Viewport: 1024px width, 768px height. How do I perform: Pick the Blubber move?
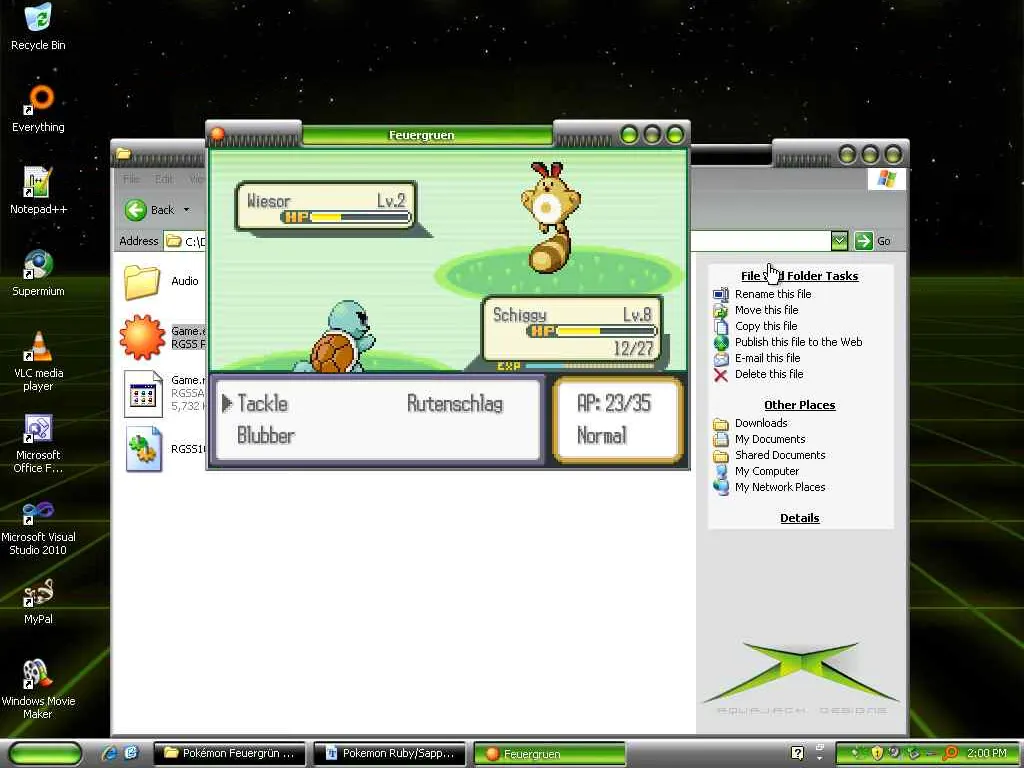click(x=266, y=436)
